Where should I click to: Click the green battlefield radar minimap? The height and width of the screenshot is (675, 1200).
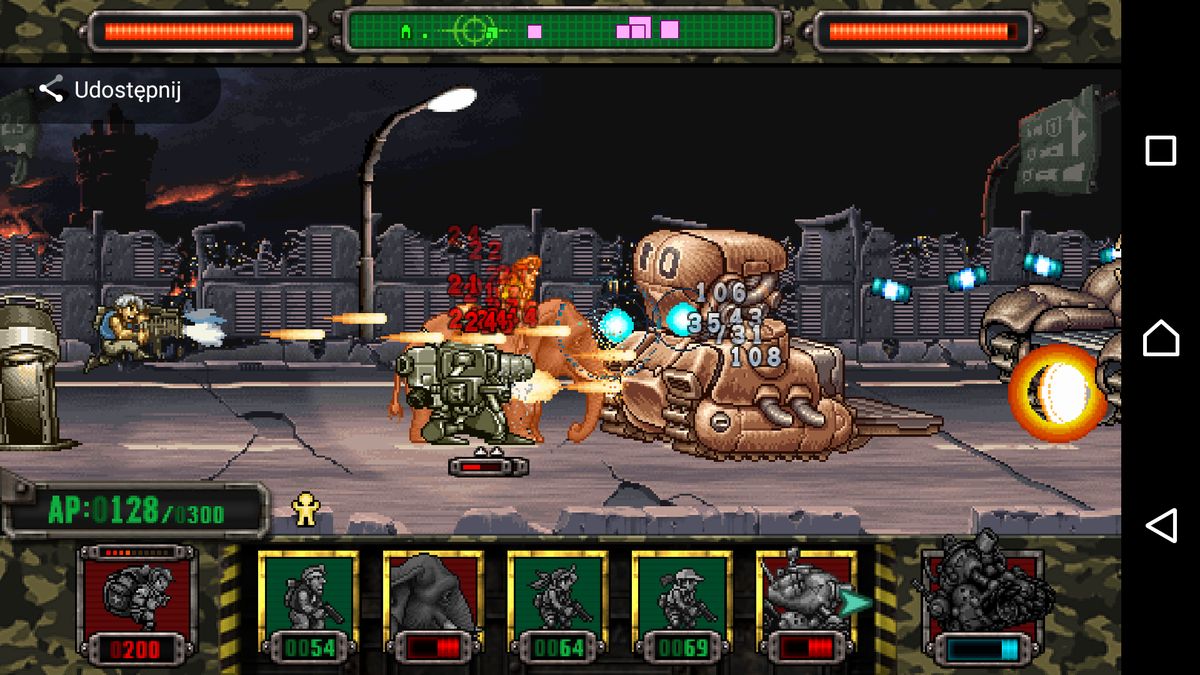click(562, 30)
